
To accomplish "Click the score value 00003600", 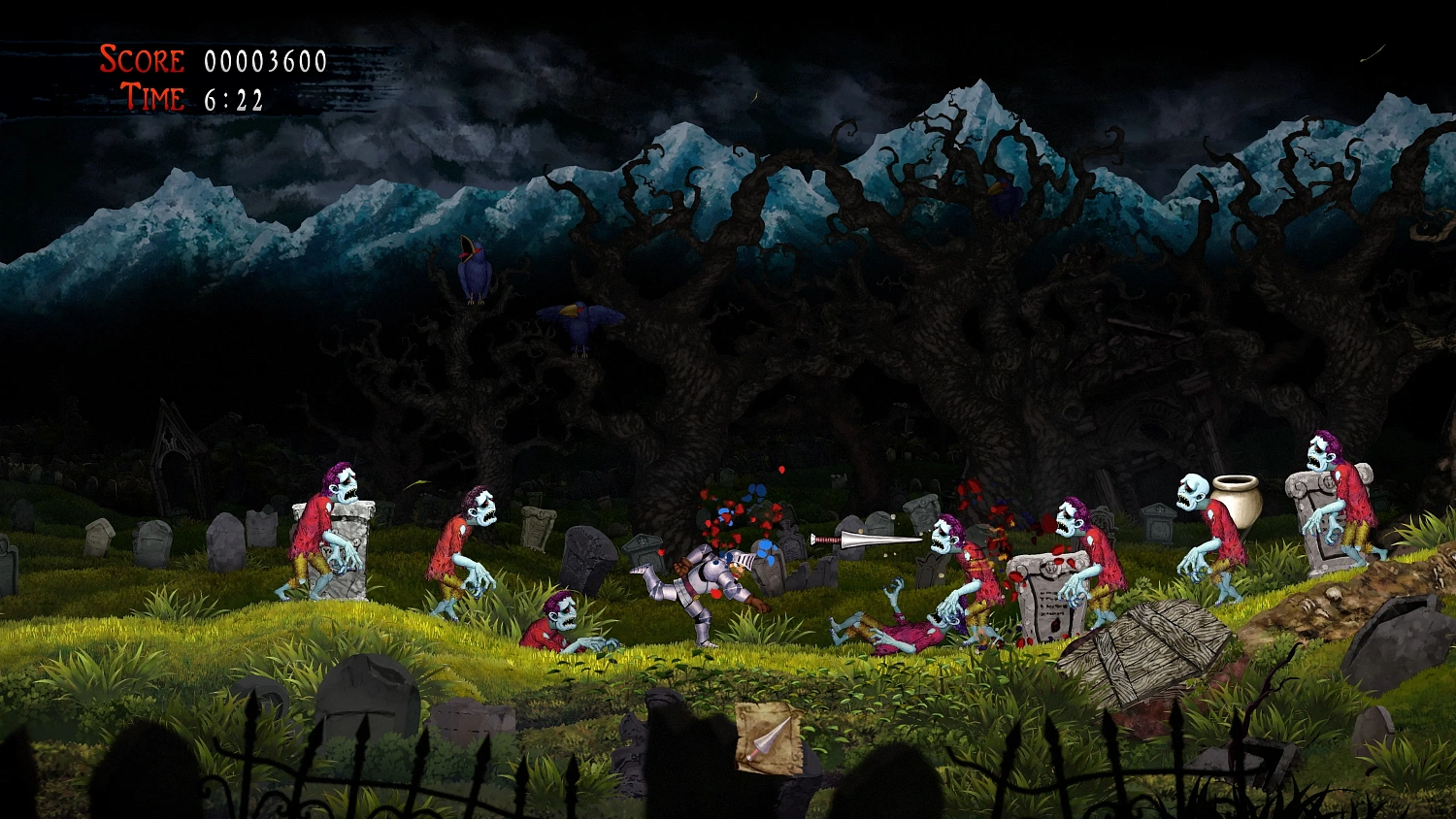I will pyautogui.click(x=264, y=61).
